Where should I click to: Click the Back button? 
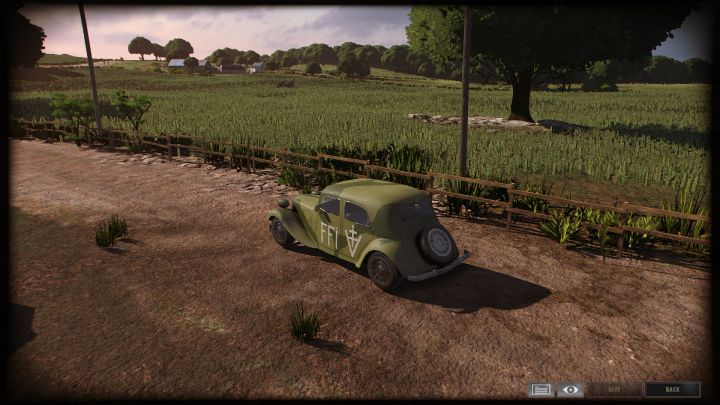pyautogui.click(x=672, y=390)
